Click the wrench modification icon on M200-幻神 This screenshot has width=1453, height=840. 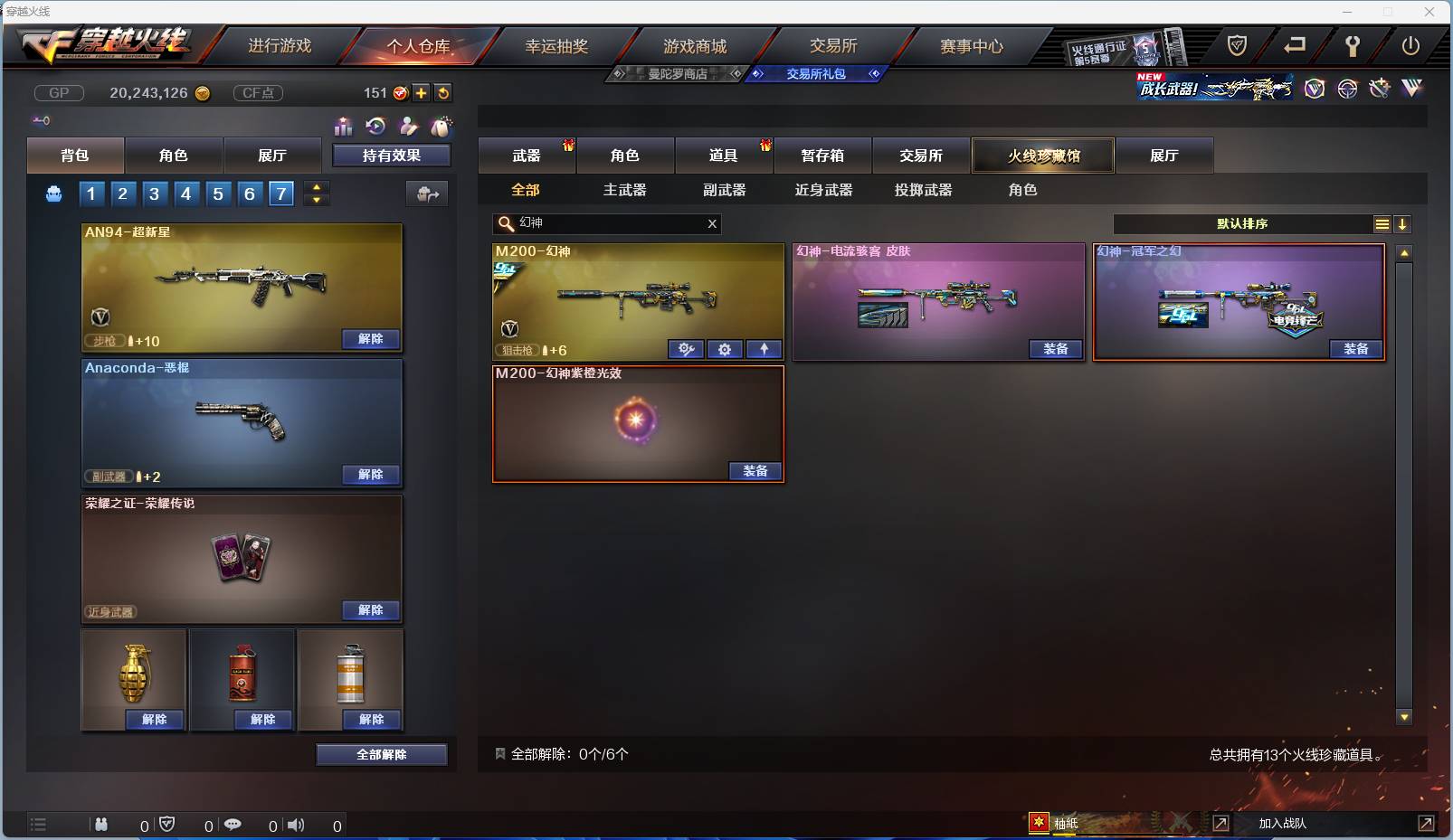(x=687, y=349)
